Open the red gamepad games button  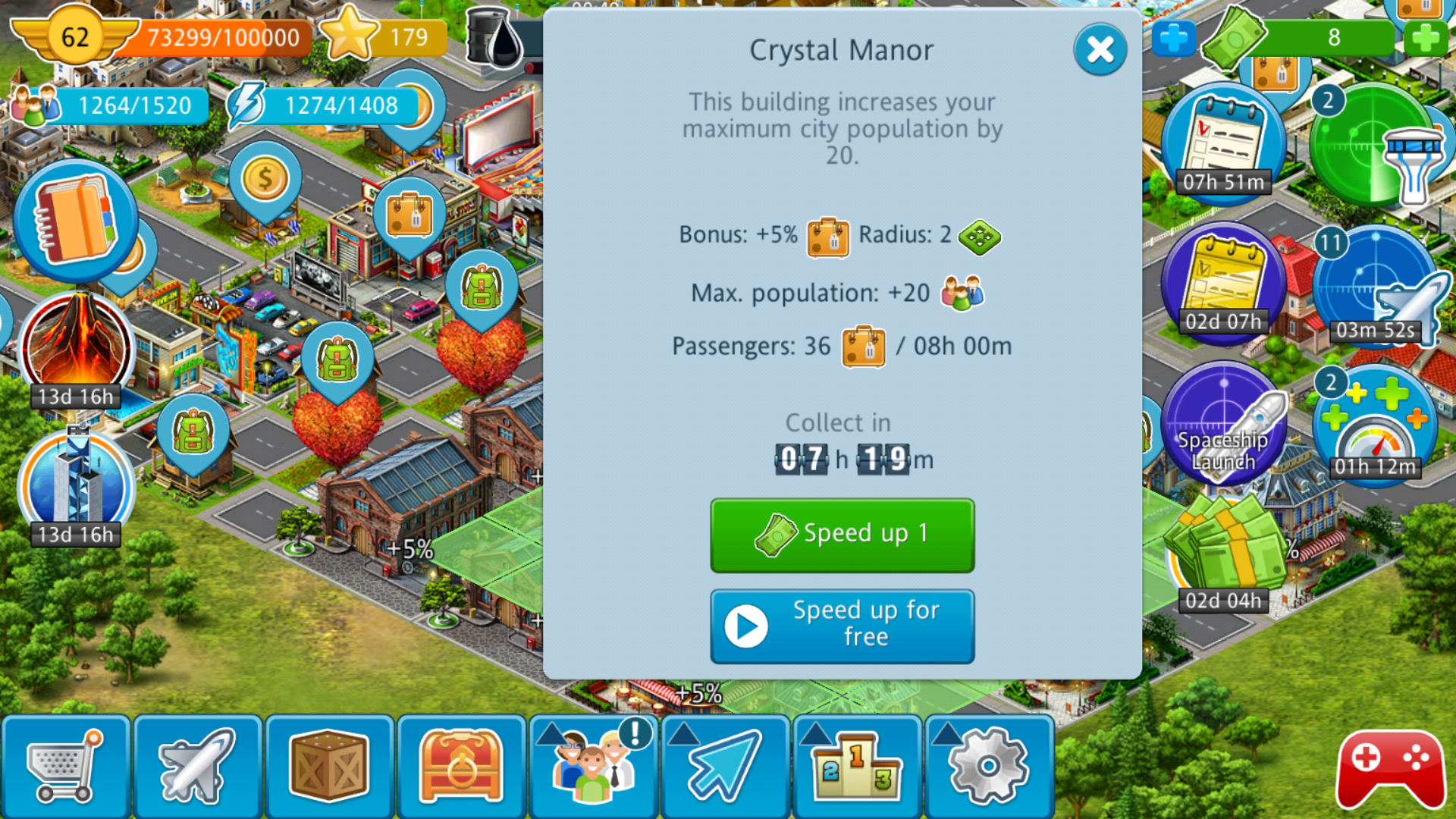point(1390,769)
